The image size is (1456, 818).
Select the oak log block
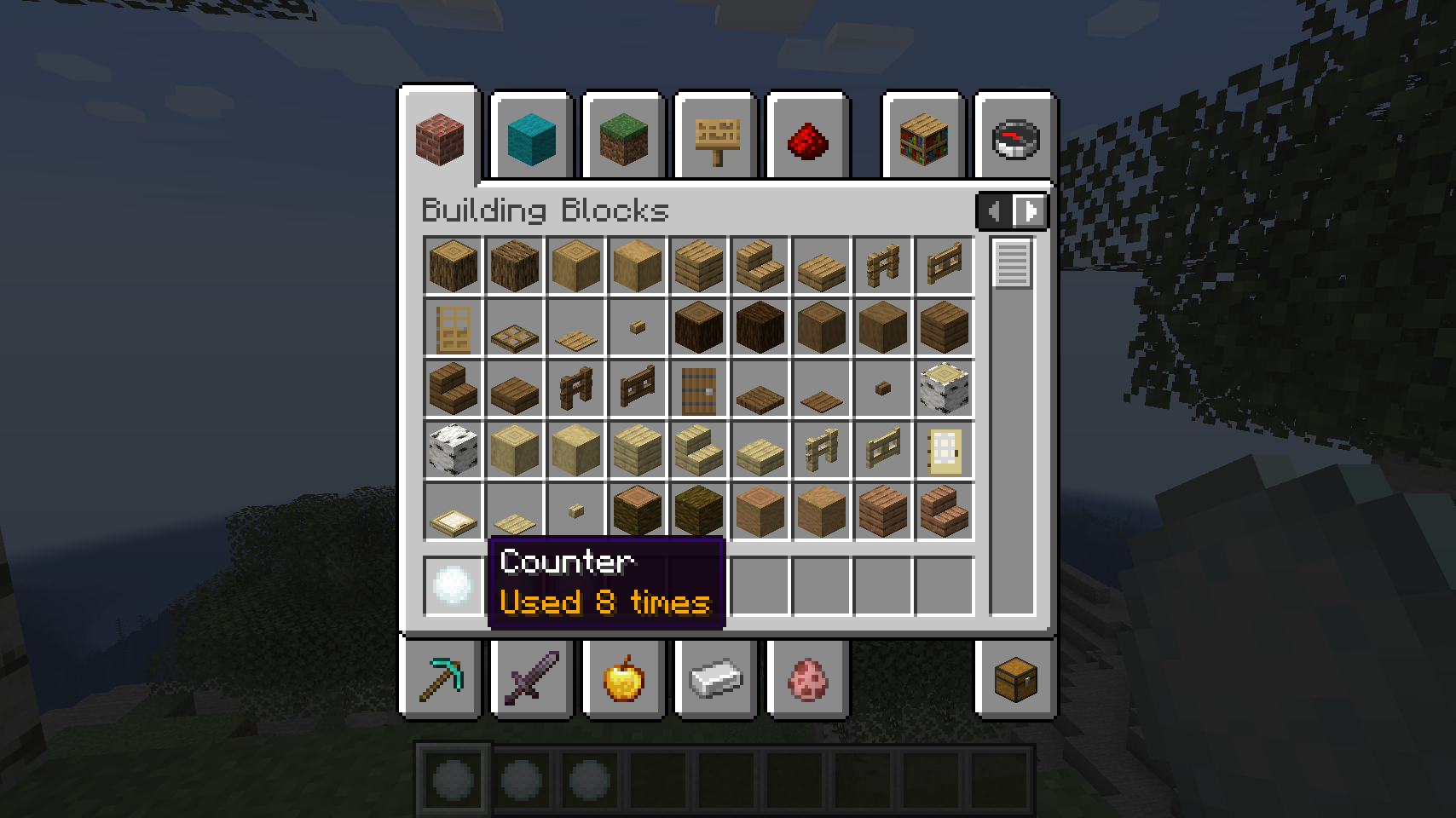[x=453, y=264]
